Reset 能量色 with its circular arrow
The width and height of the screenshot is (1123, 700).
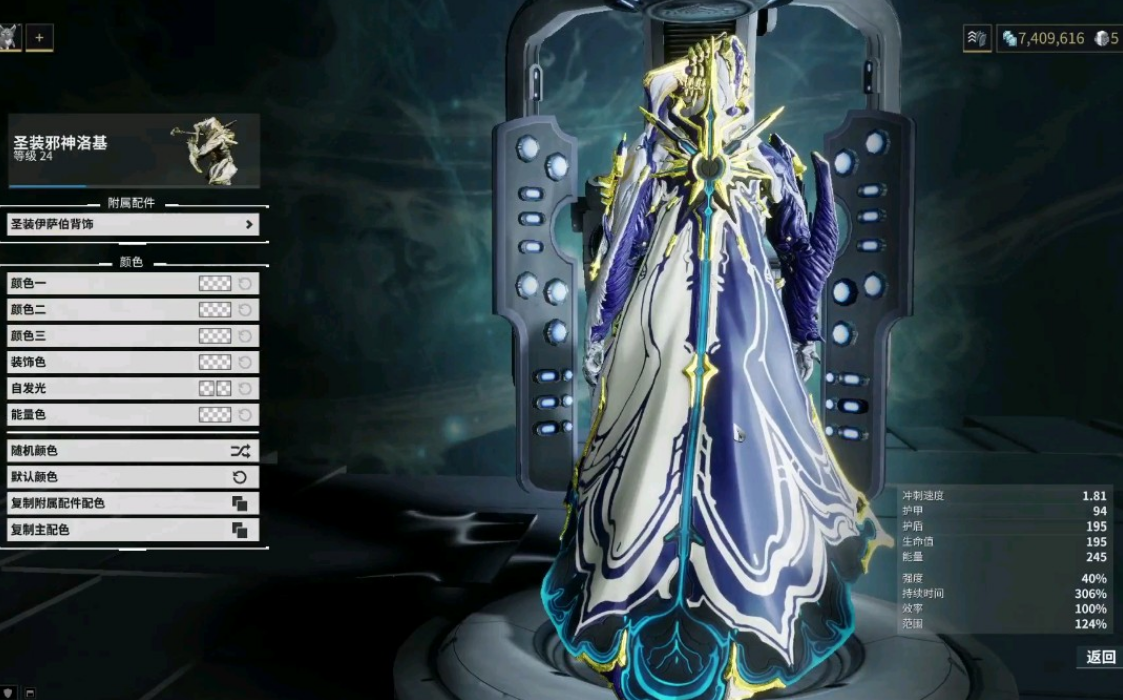245,414
